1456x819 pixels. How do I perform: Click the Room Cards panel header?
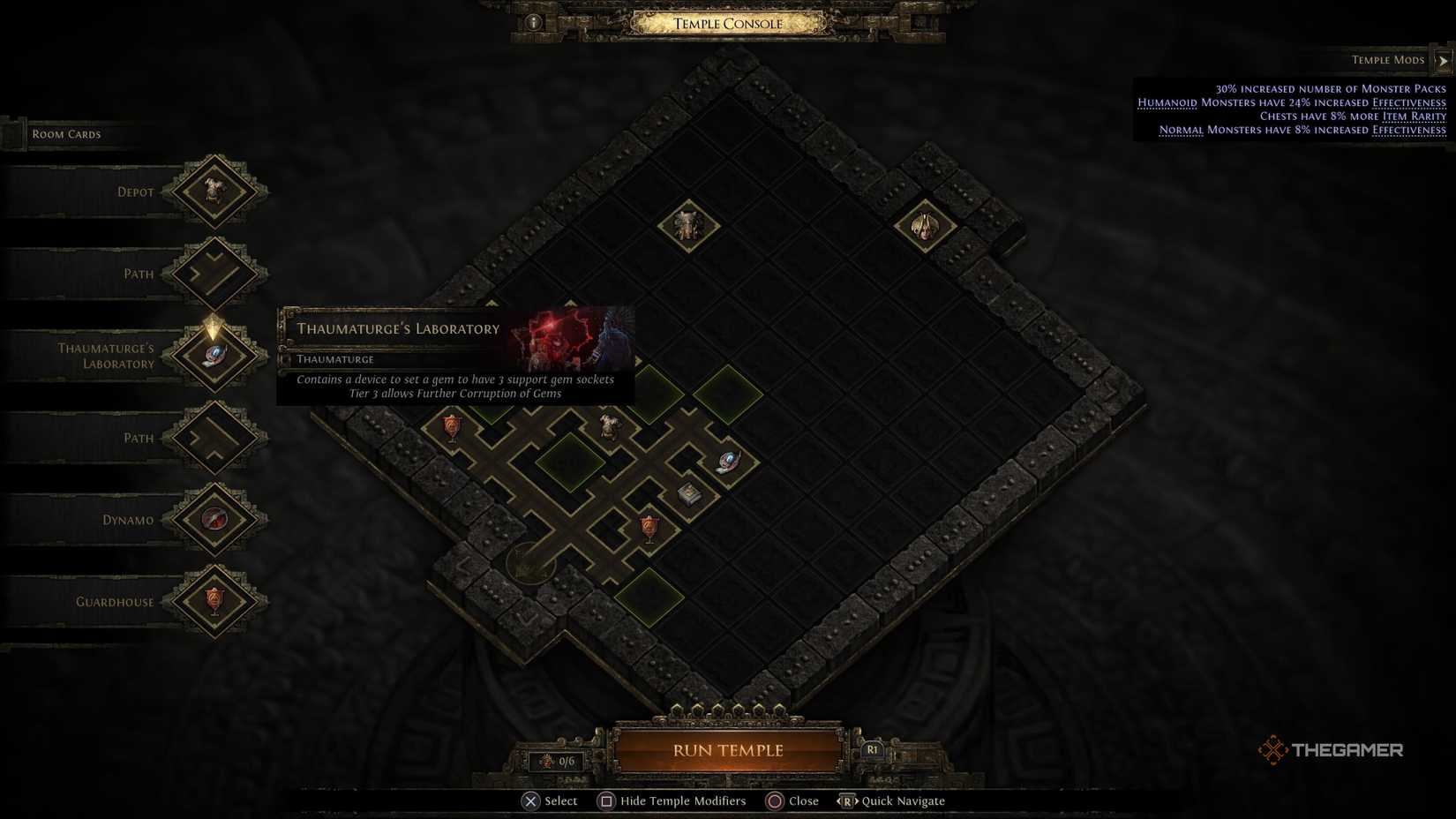click(65, 133)
